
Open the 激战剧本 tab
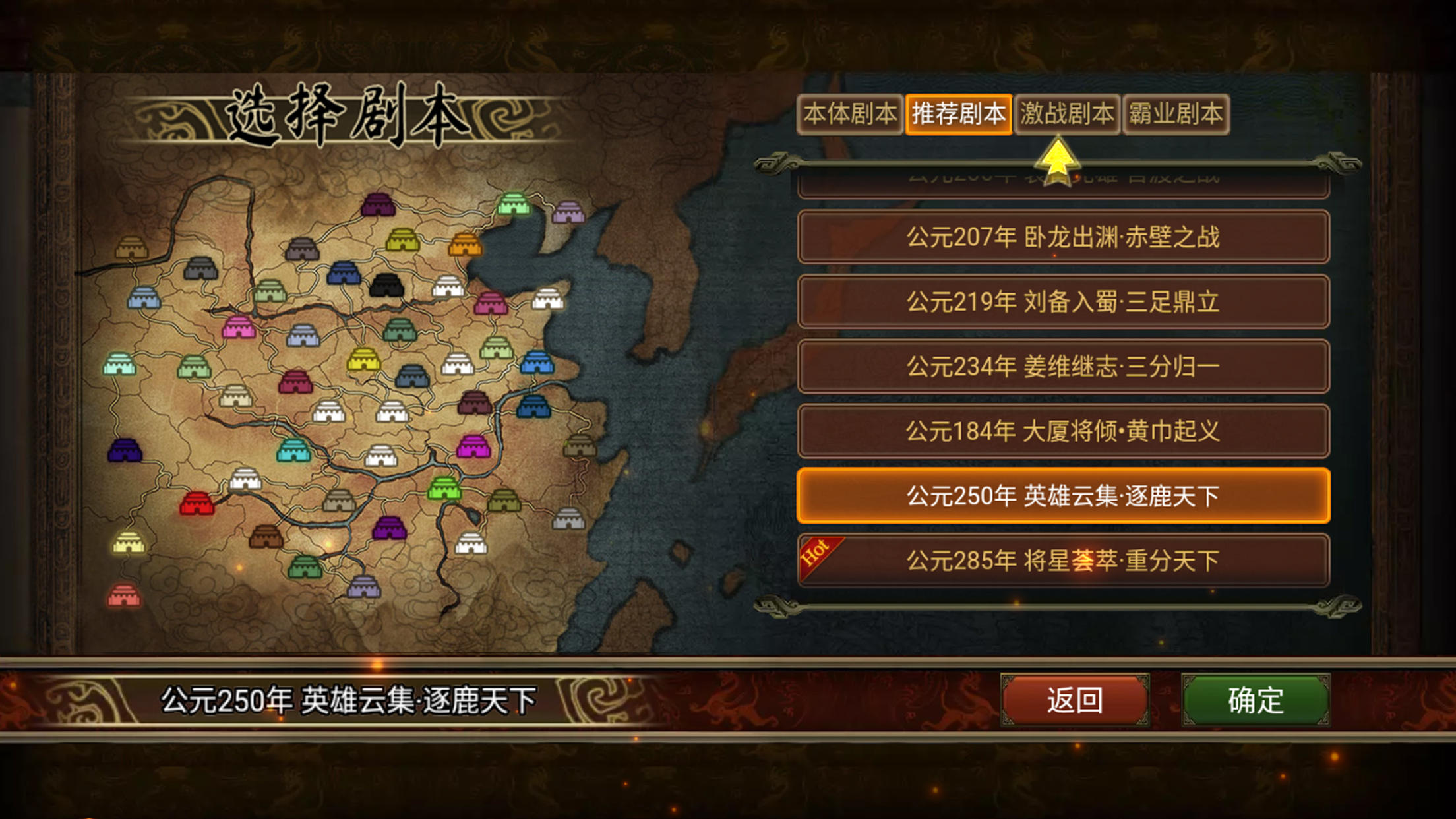1066,113
